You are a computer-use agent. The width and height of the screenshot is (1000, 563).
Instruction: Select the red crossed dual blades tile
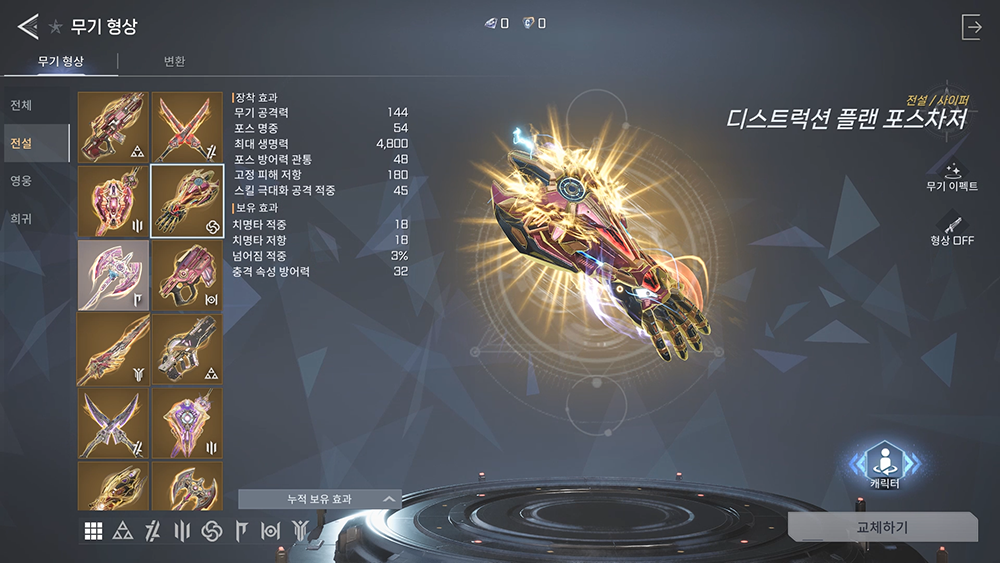(187, 127)
